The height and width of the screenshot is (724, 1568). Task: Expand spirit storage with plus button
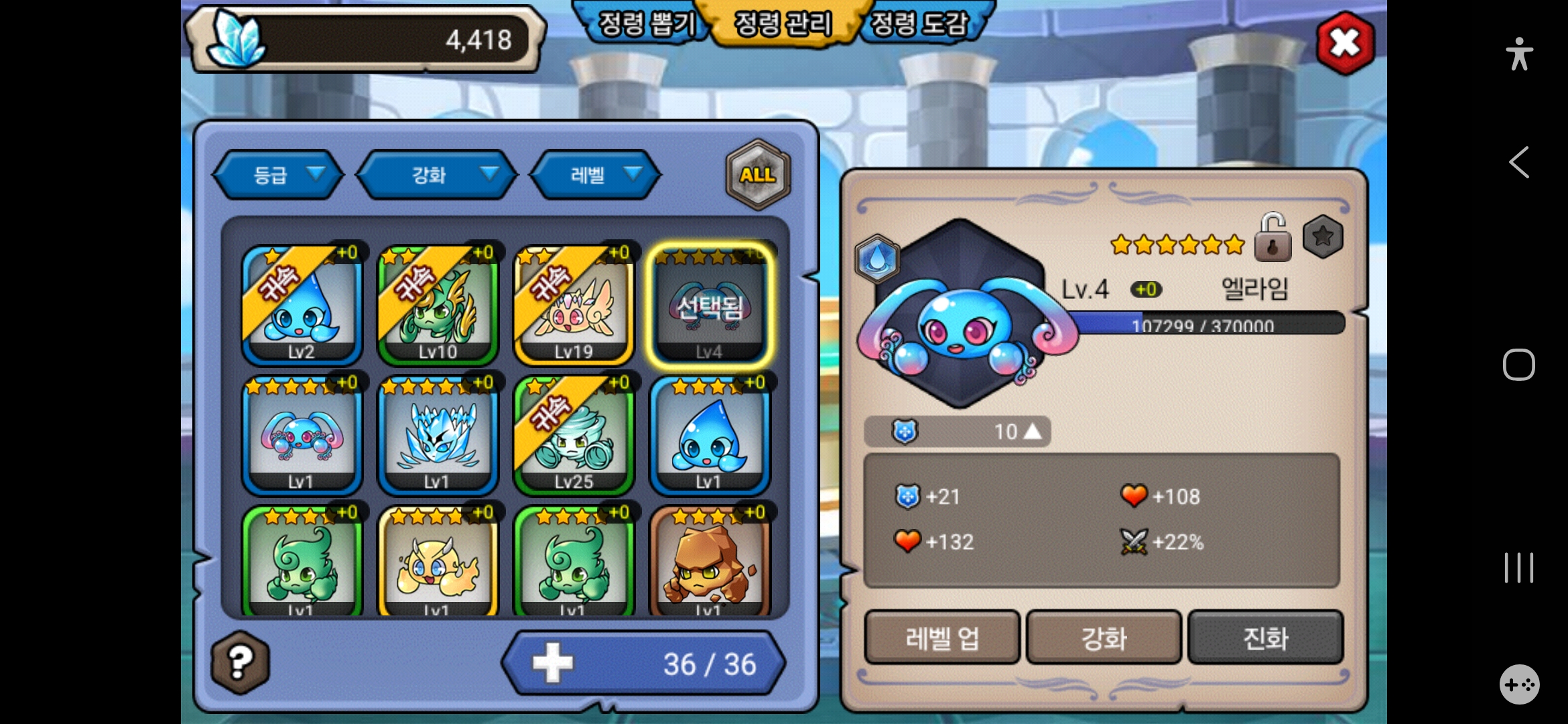pyautogui.click(x=553, y=663)
